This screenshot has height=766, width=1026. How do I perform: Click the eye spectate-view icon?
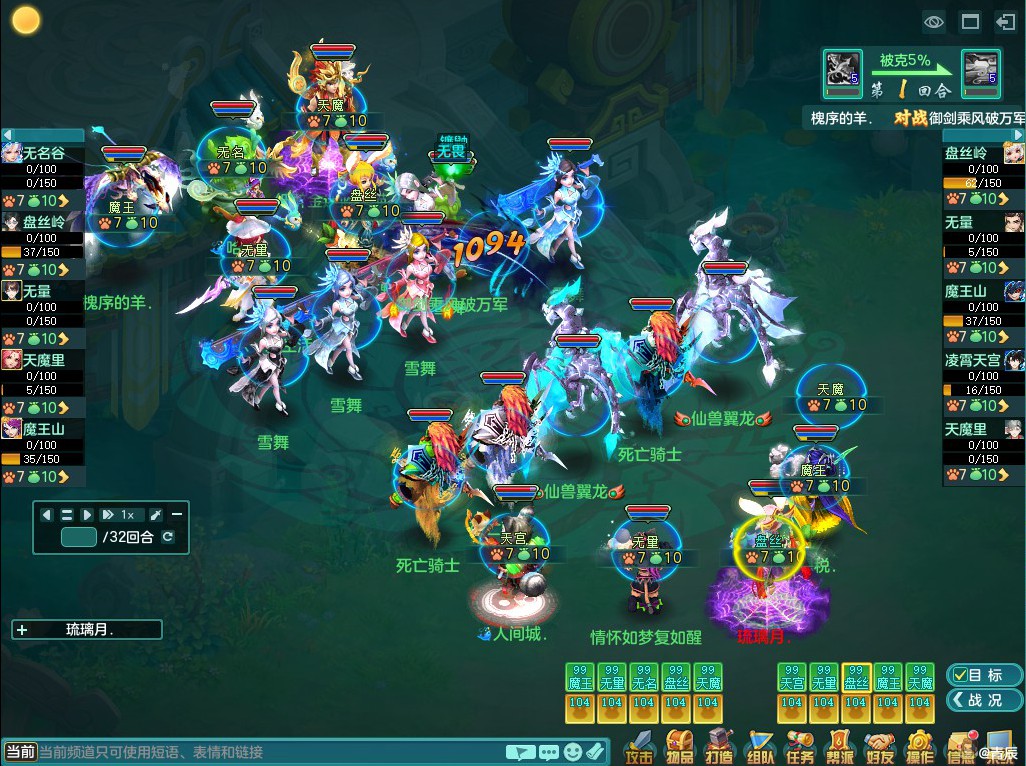[x=934, y=21]
